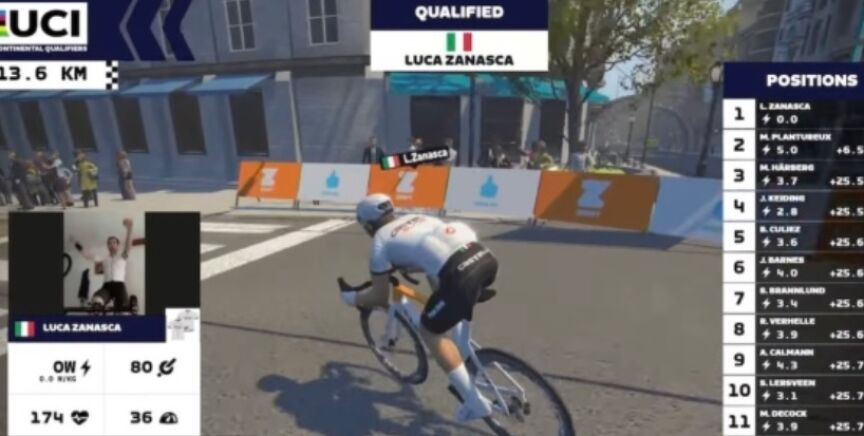Open Luca Zanasca's webcam thumbnail

coord(105,263)
